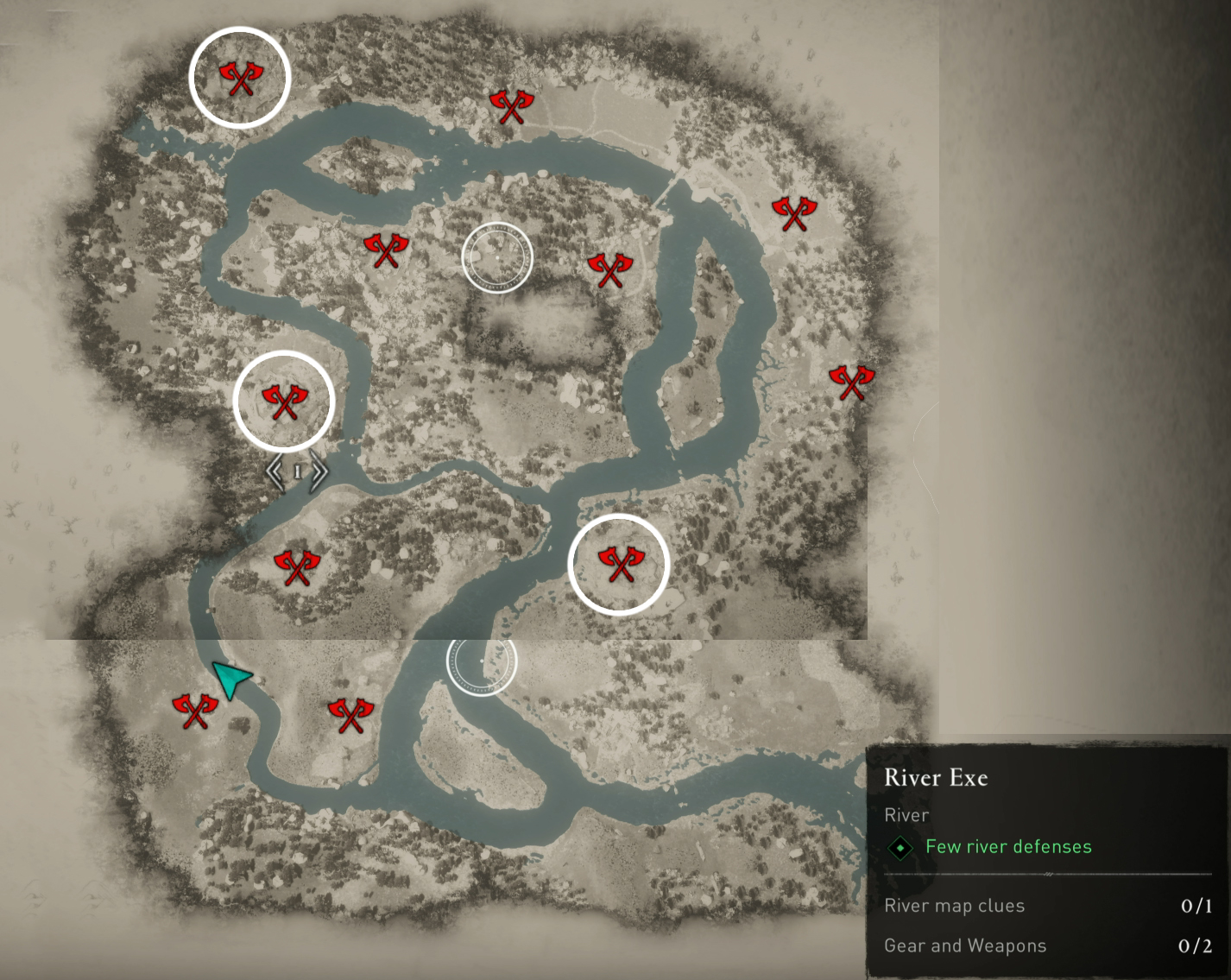
Task: Click the Gear and Weapons 0/2 entry
Action: [966, 945]
